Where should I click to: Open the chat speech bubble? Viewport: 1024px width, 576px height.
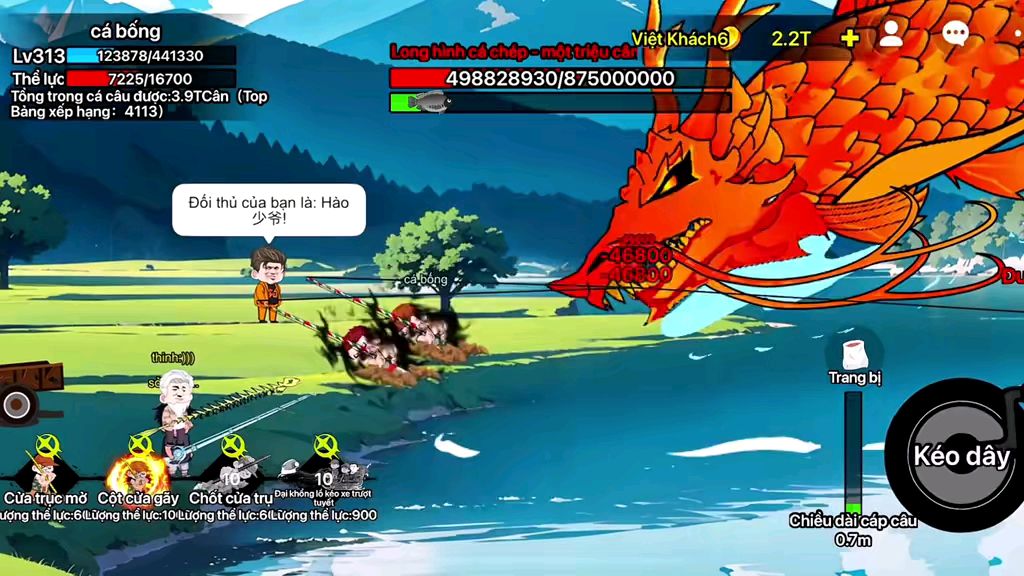point(955,36)
